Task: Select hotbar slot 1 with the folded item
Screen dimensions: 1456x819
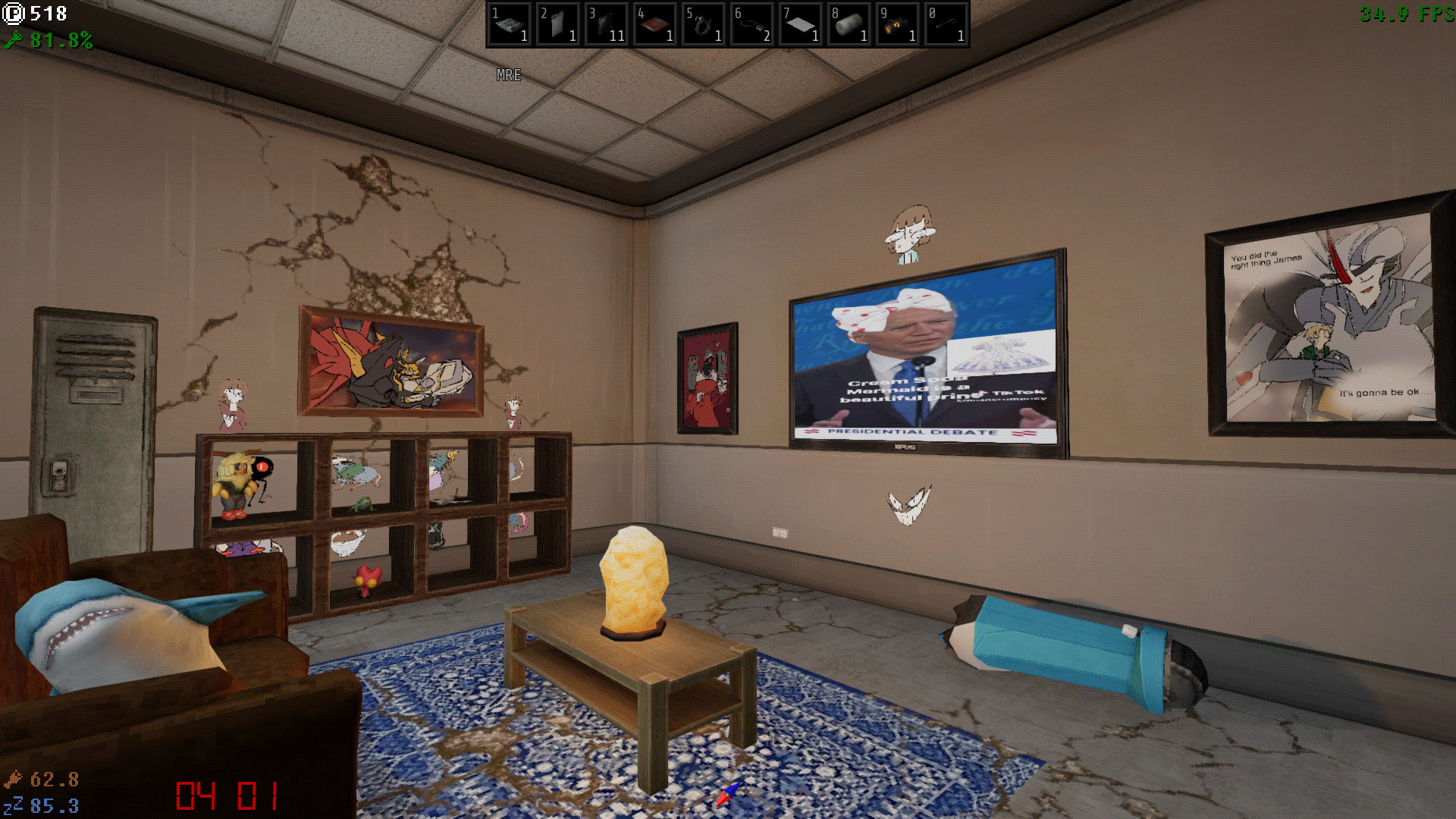Action: click(510, 24)
